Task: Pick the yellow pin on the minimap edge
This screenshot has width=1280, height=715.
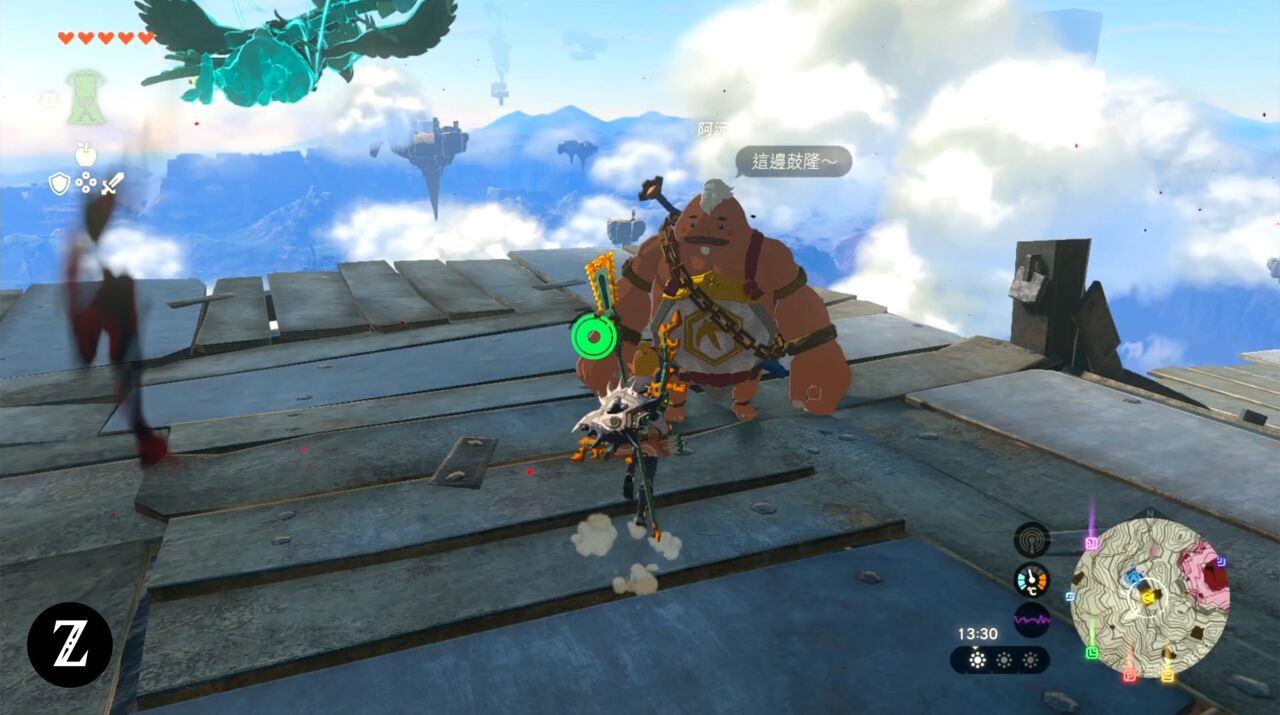Action: [x=1167, y=674]
